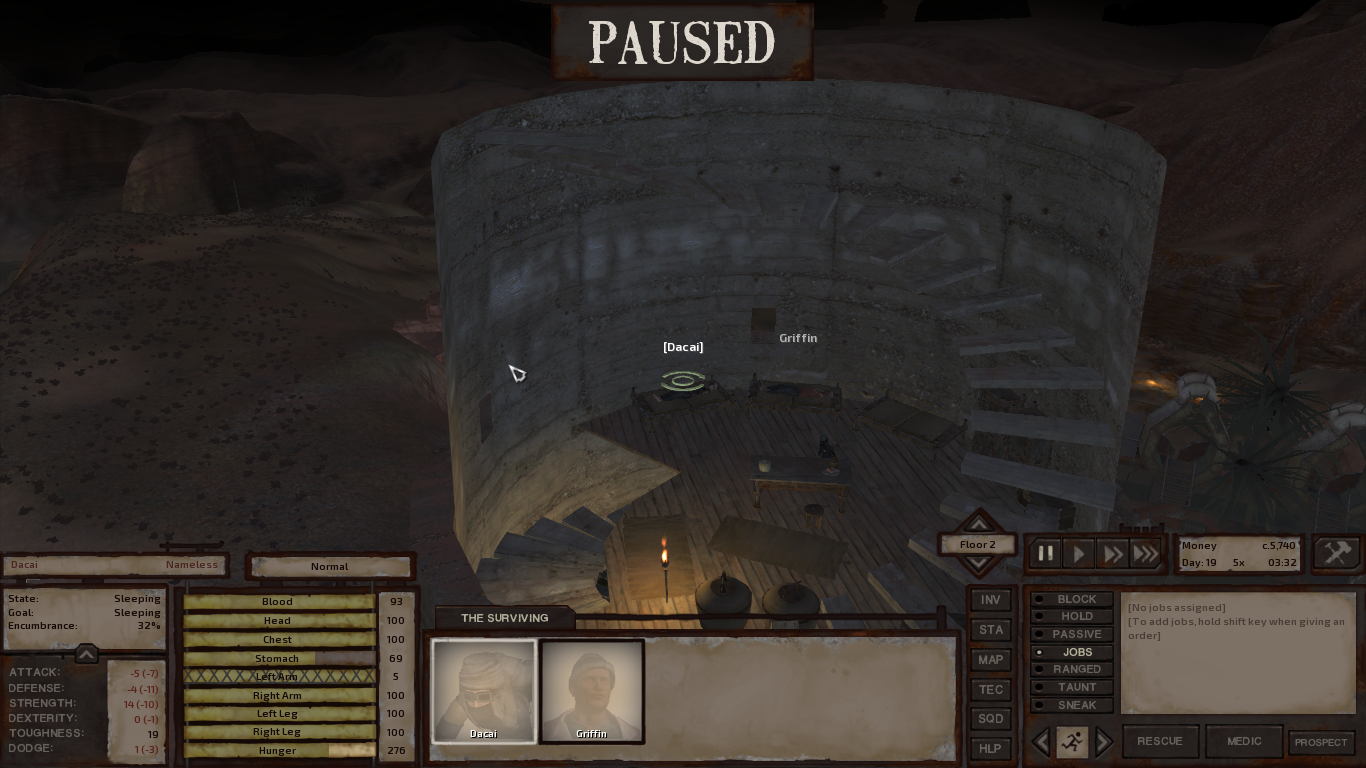The image size is (1366, 768).
Task: Open the build mode hammer icon
Action: pyautogui.click(x=1337, y=553)
